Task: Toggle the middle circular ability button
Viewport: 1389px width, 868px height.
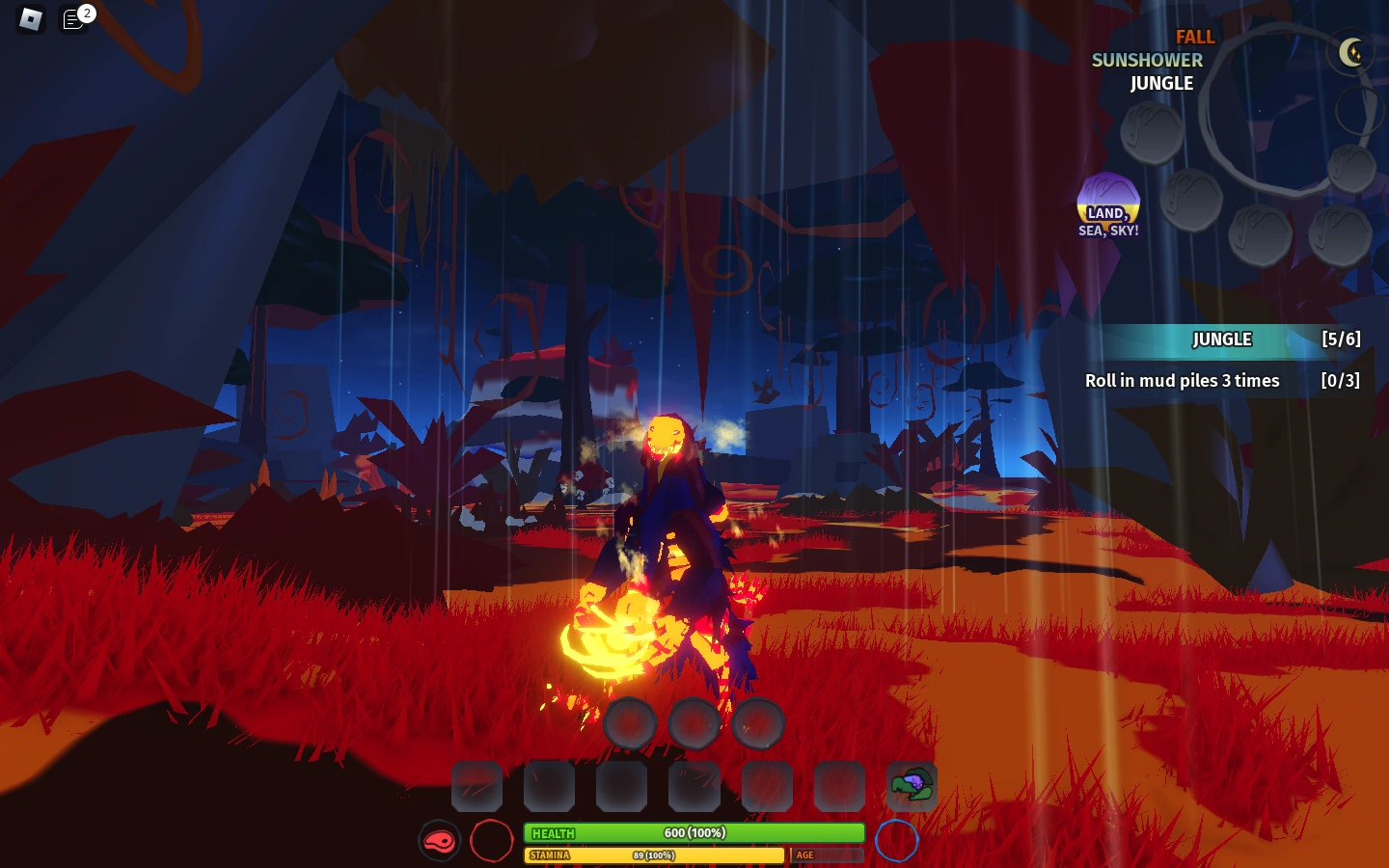Action: 694,721
